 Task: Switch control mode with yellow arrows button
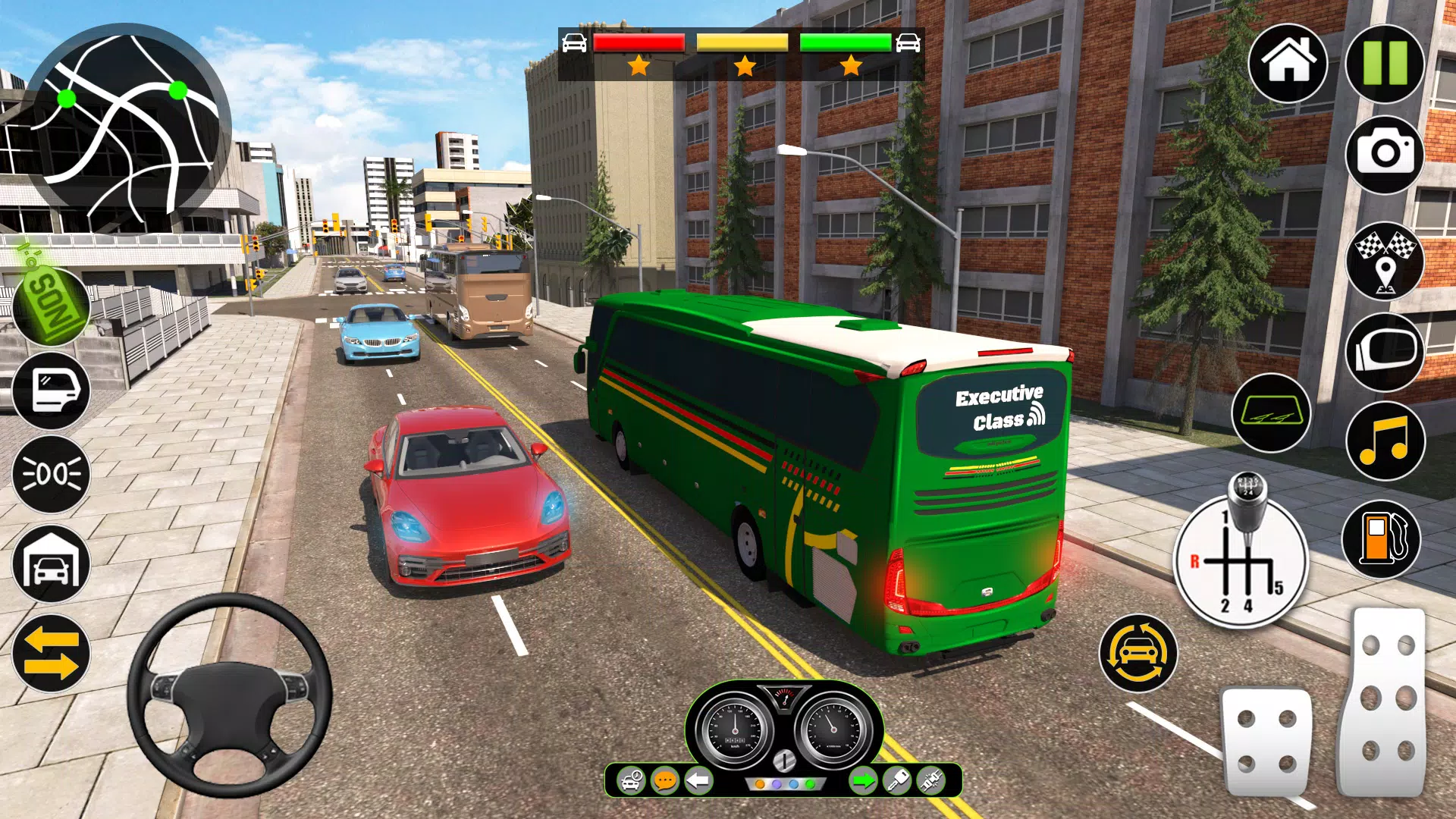click(51, 654)
